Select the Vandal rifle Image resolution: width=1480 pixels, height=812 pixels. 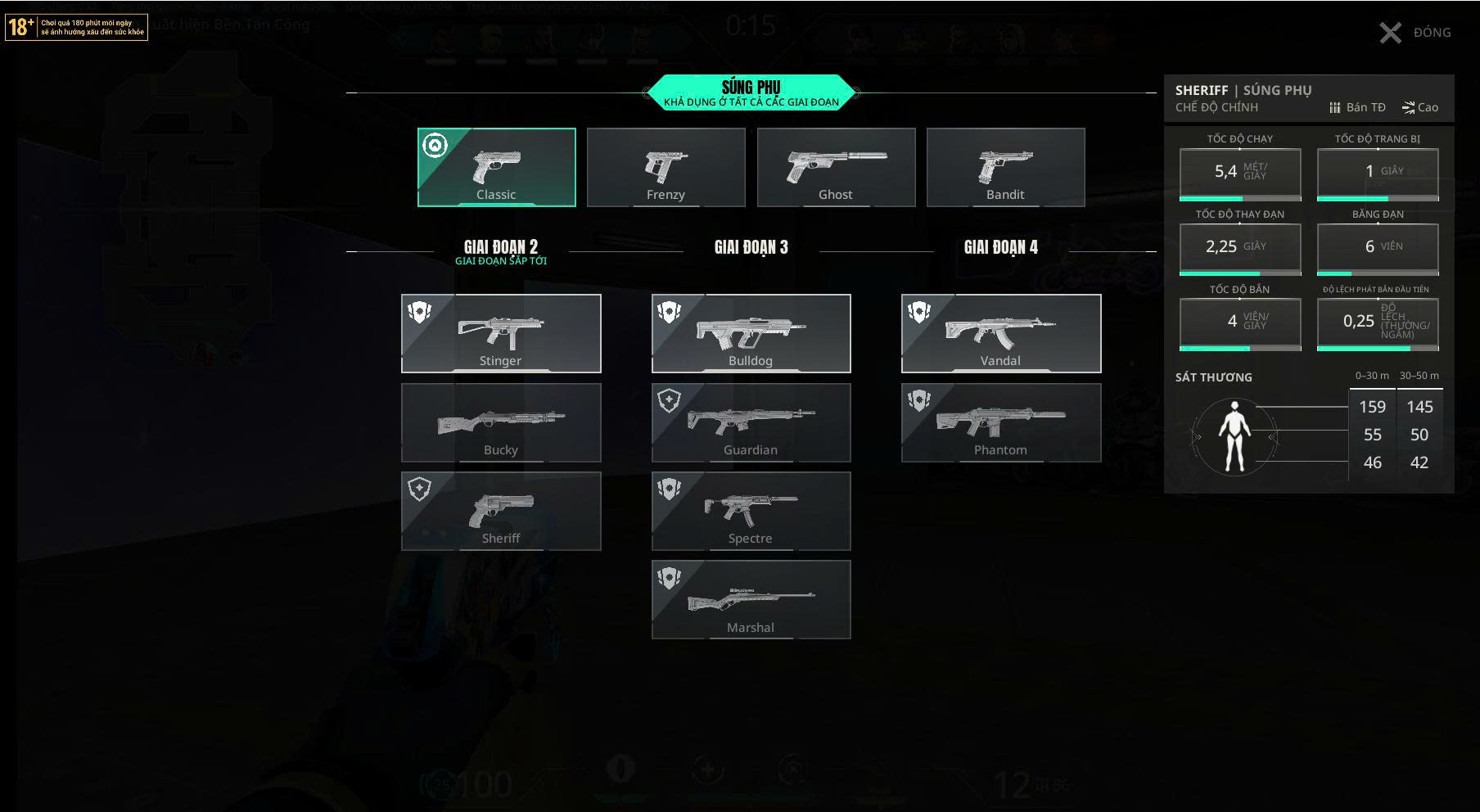pos(1000,333)
